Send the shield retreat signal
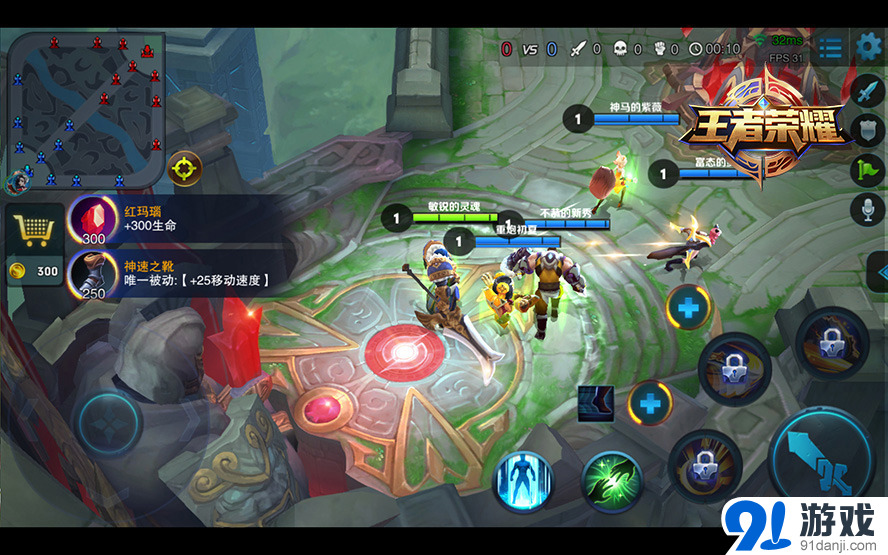The width and height of the screenshot is (888, 555). (867, 130)
